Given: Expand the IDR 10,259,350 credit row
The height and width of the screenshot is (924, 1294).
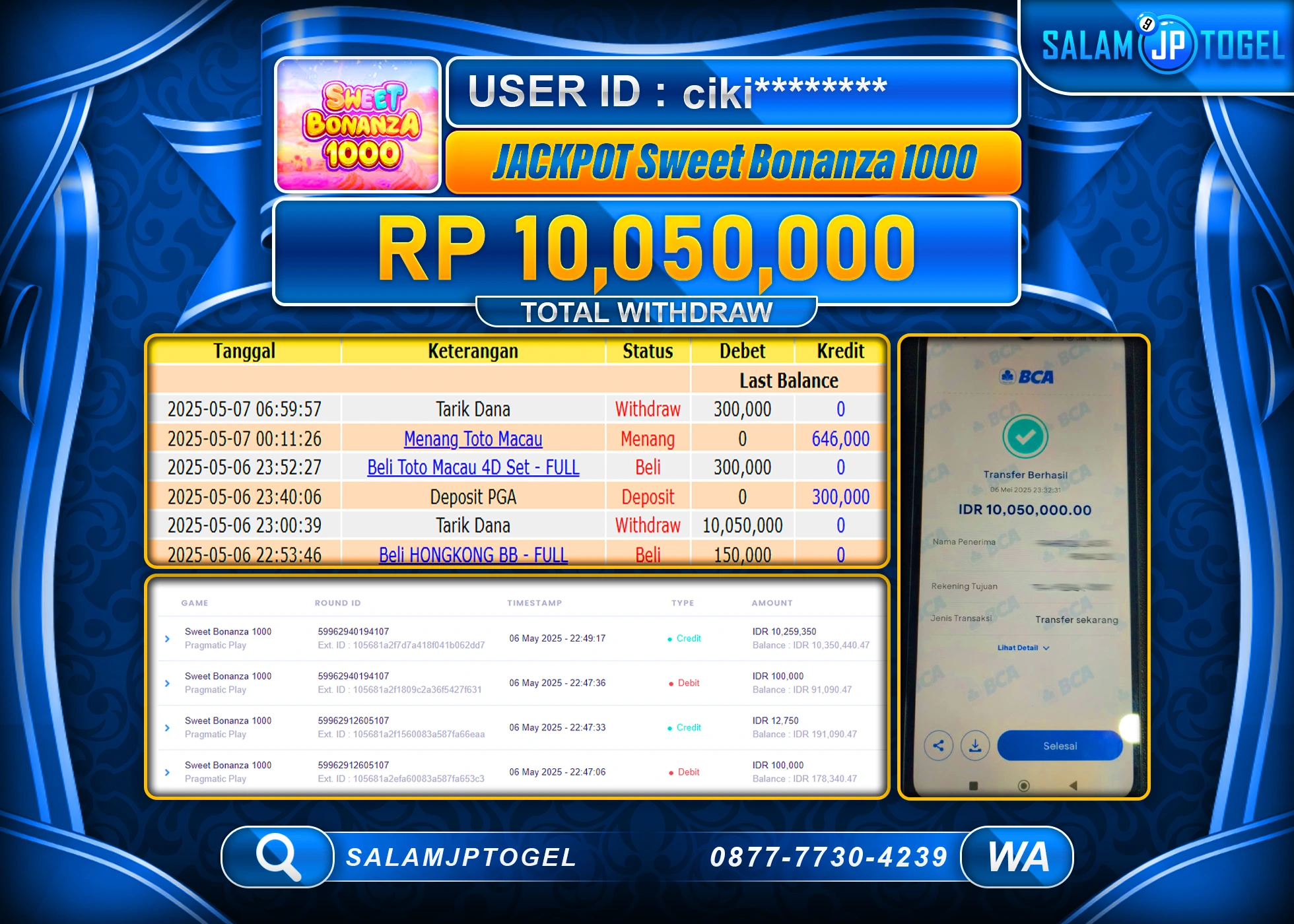Looking at the screenshot, I should [x=167, y=638].
